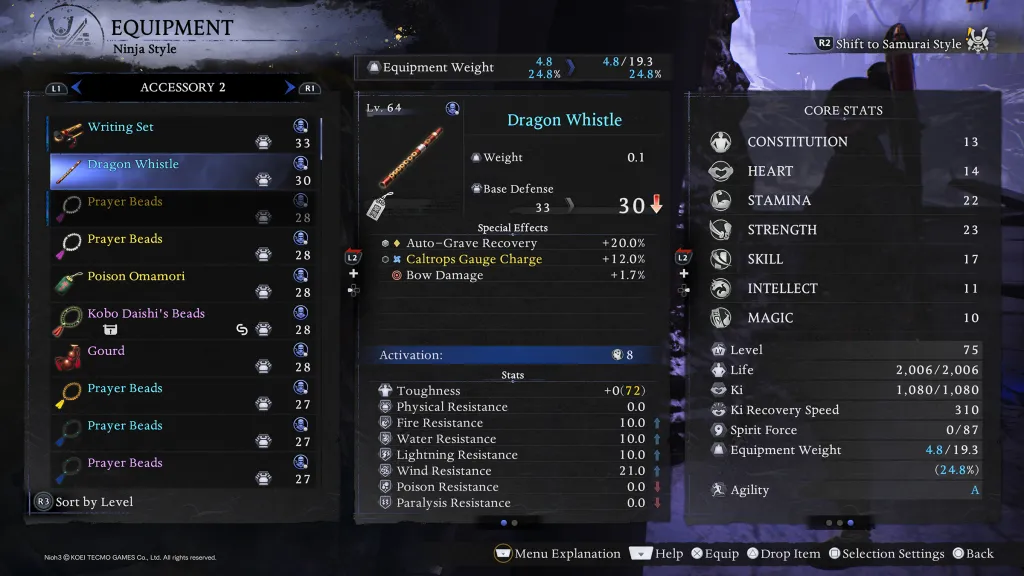
Task: Shift to Samurai Style
Action: pos(898,44)
